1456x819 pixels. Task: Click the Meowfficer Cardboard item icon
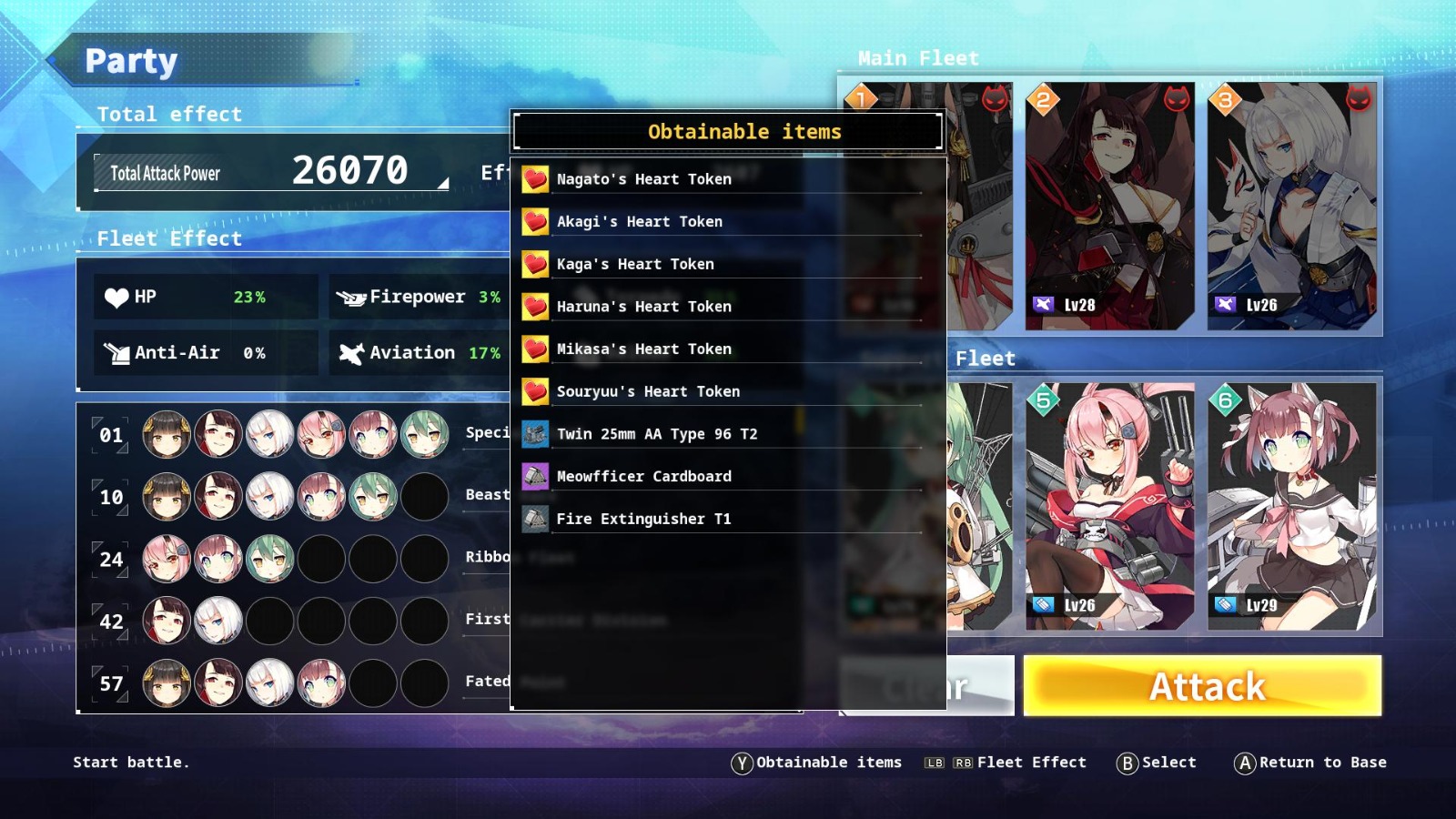535,476
